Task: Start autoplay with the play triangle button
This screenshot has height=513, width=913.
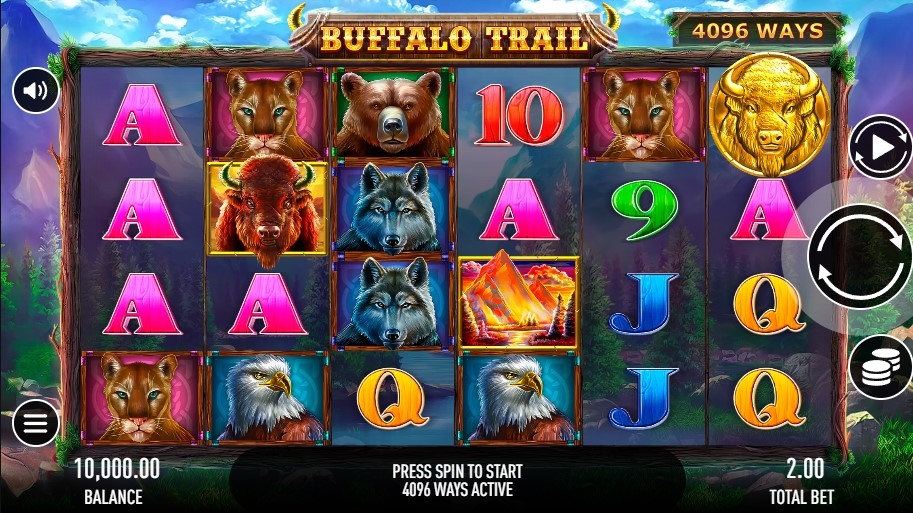Action: coord(880,148)
